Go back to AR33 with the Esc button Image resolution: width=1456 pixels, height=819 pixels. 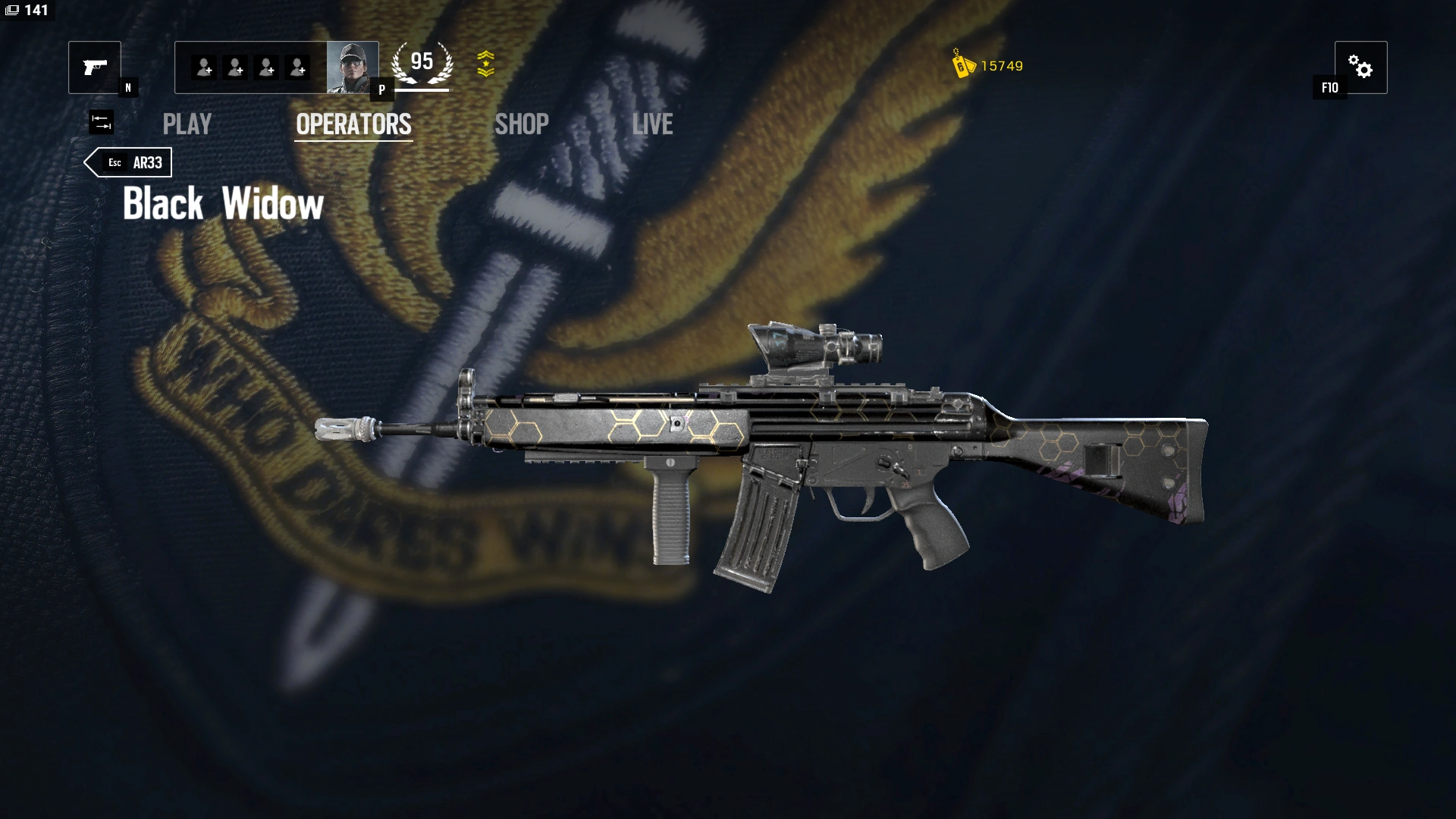pyautogui.click(x=129, y=162)
